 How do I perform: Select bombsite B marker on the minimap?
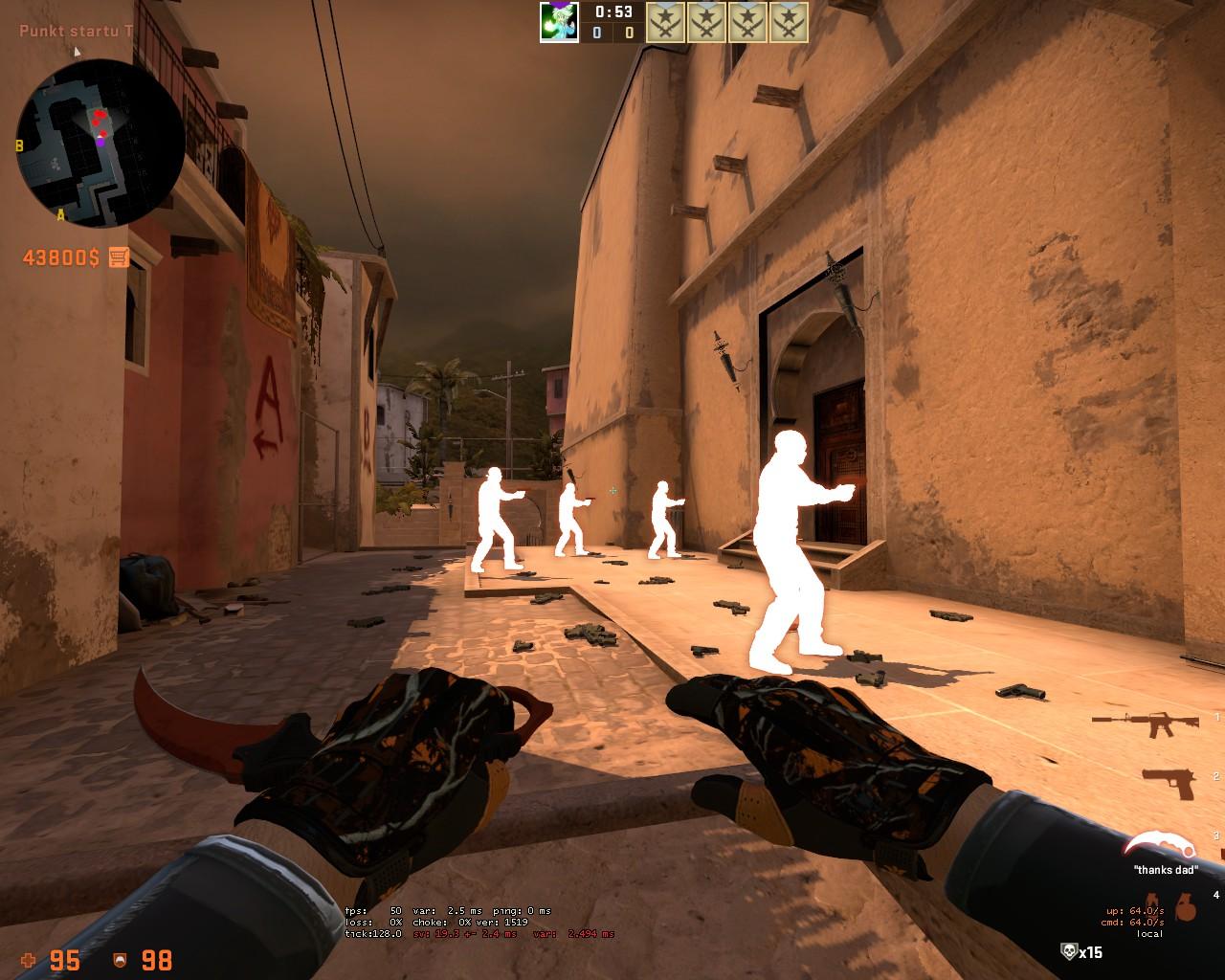coord(19,145)
